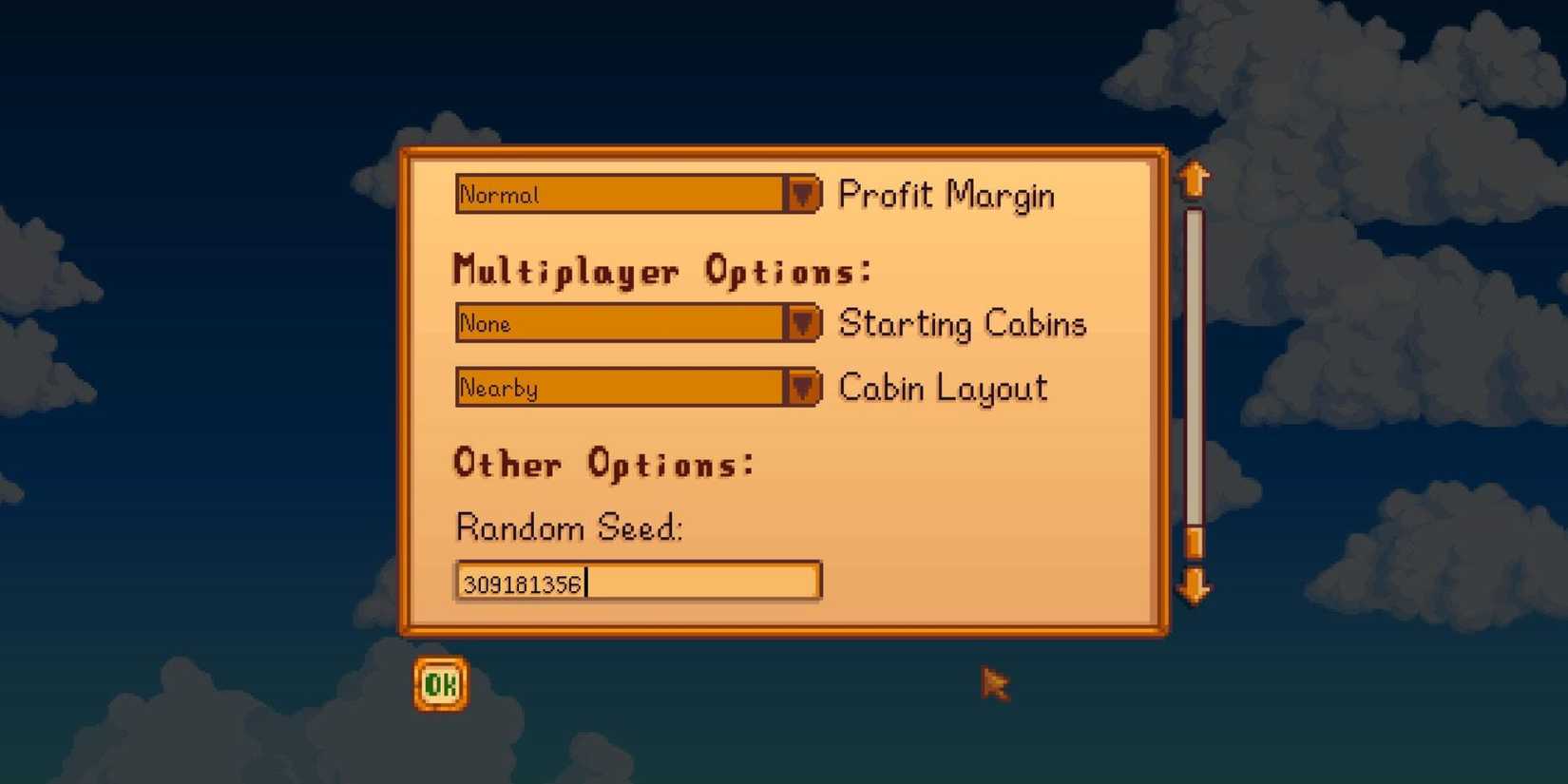Select the orange dropdown triangle next to Normal
This screenshot has width=1568, height=784.
click(805, 195)
